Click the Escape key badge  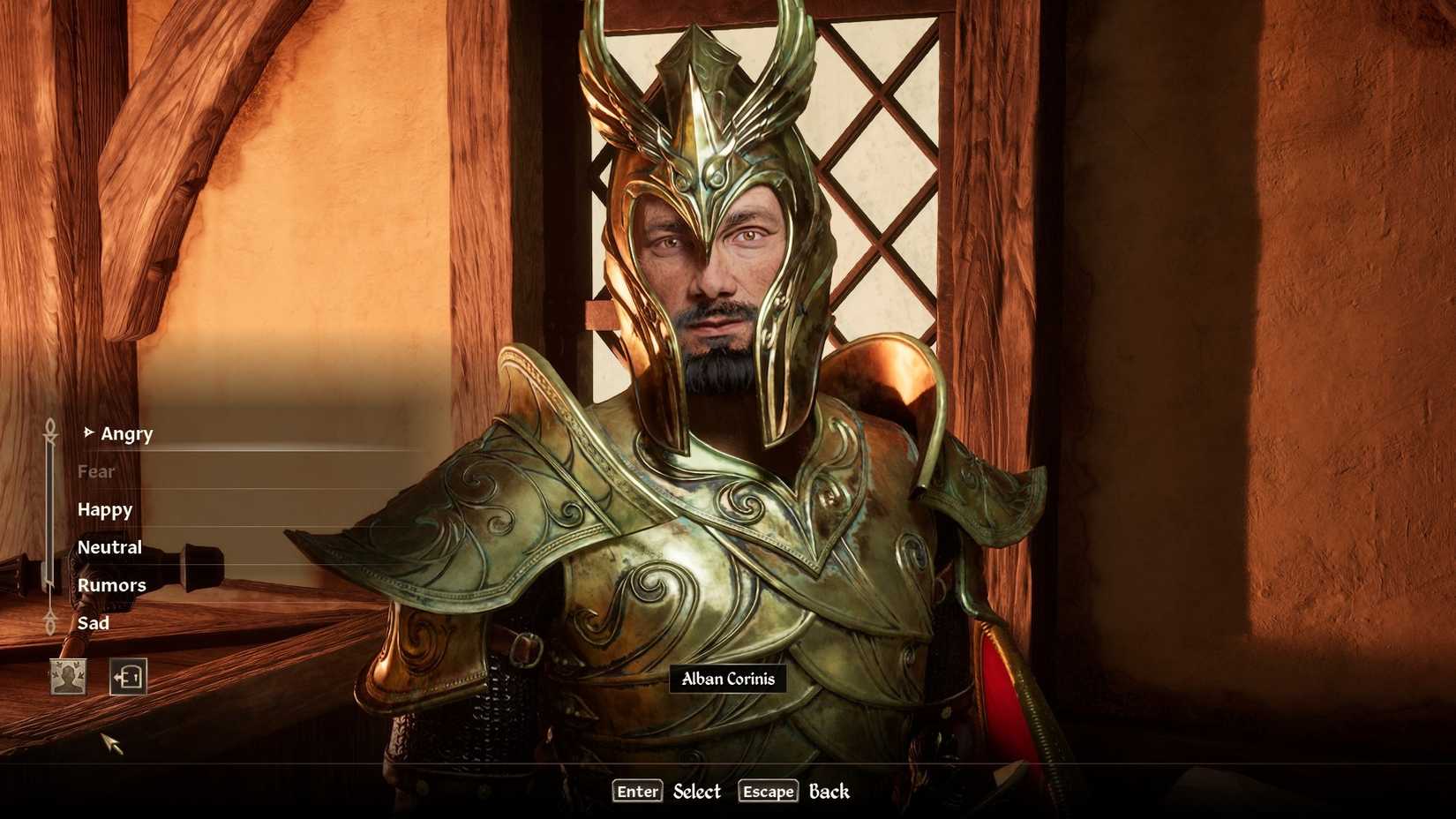(767, 792)
